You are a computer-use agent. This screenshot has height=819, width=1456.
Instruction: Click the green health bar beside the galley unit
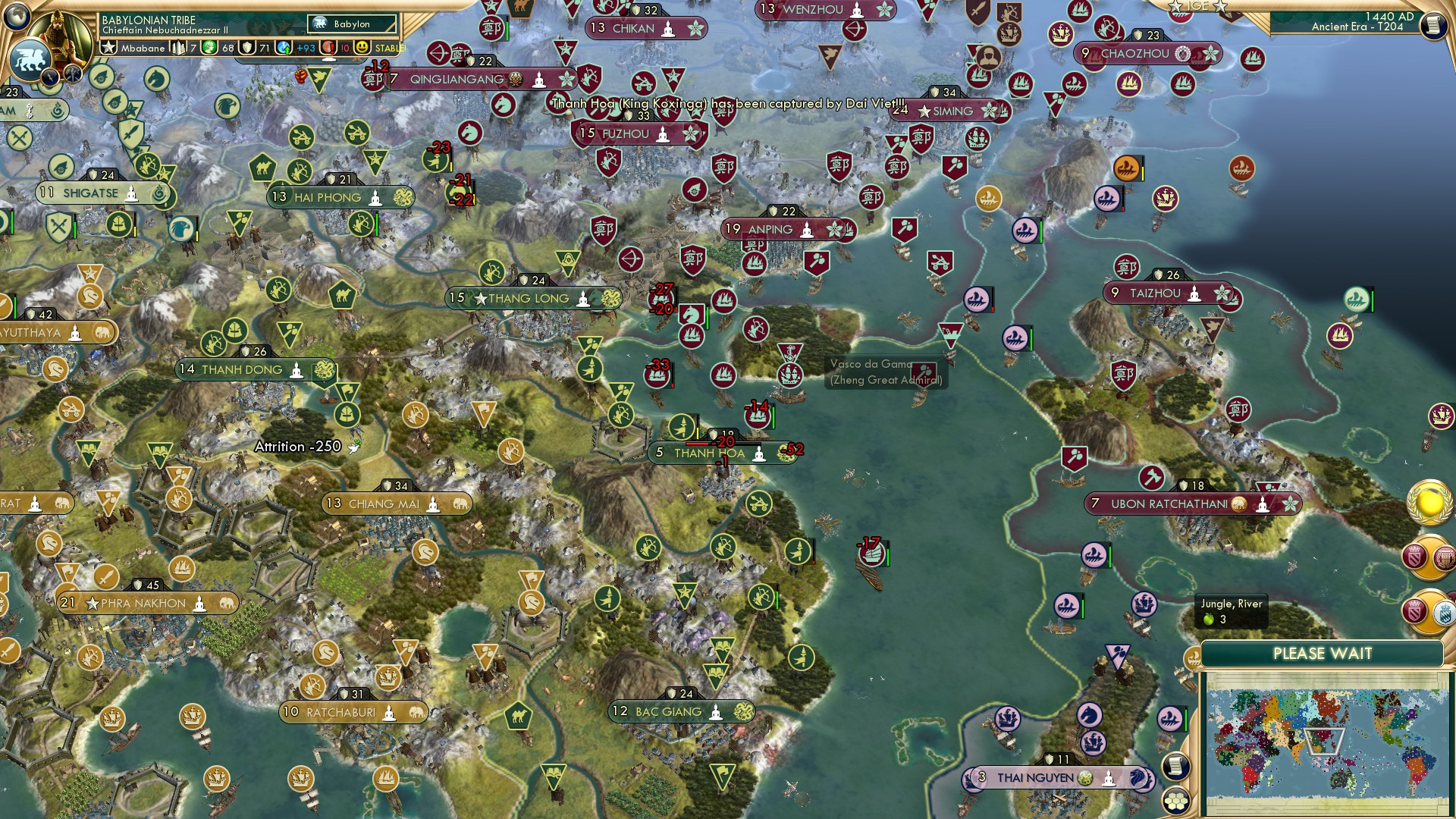click(888, 557)
